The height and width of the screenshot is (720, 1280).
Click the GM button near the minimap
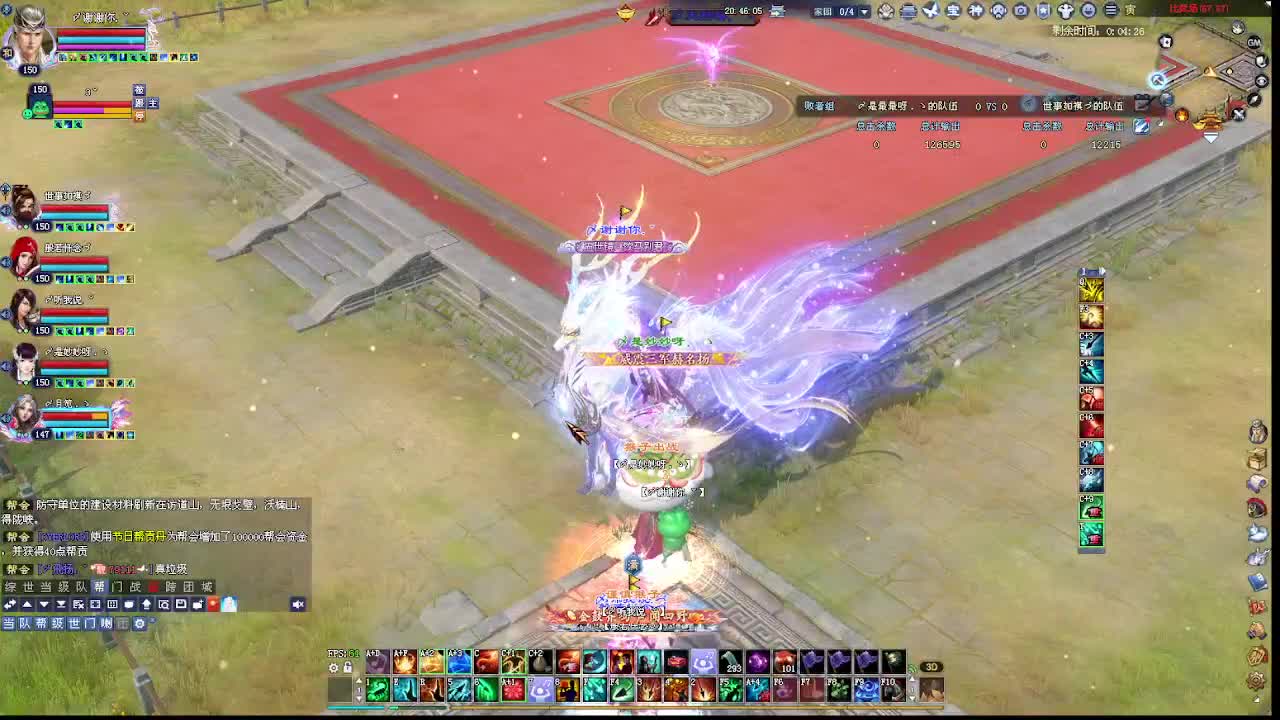pos(1254,42)
